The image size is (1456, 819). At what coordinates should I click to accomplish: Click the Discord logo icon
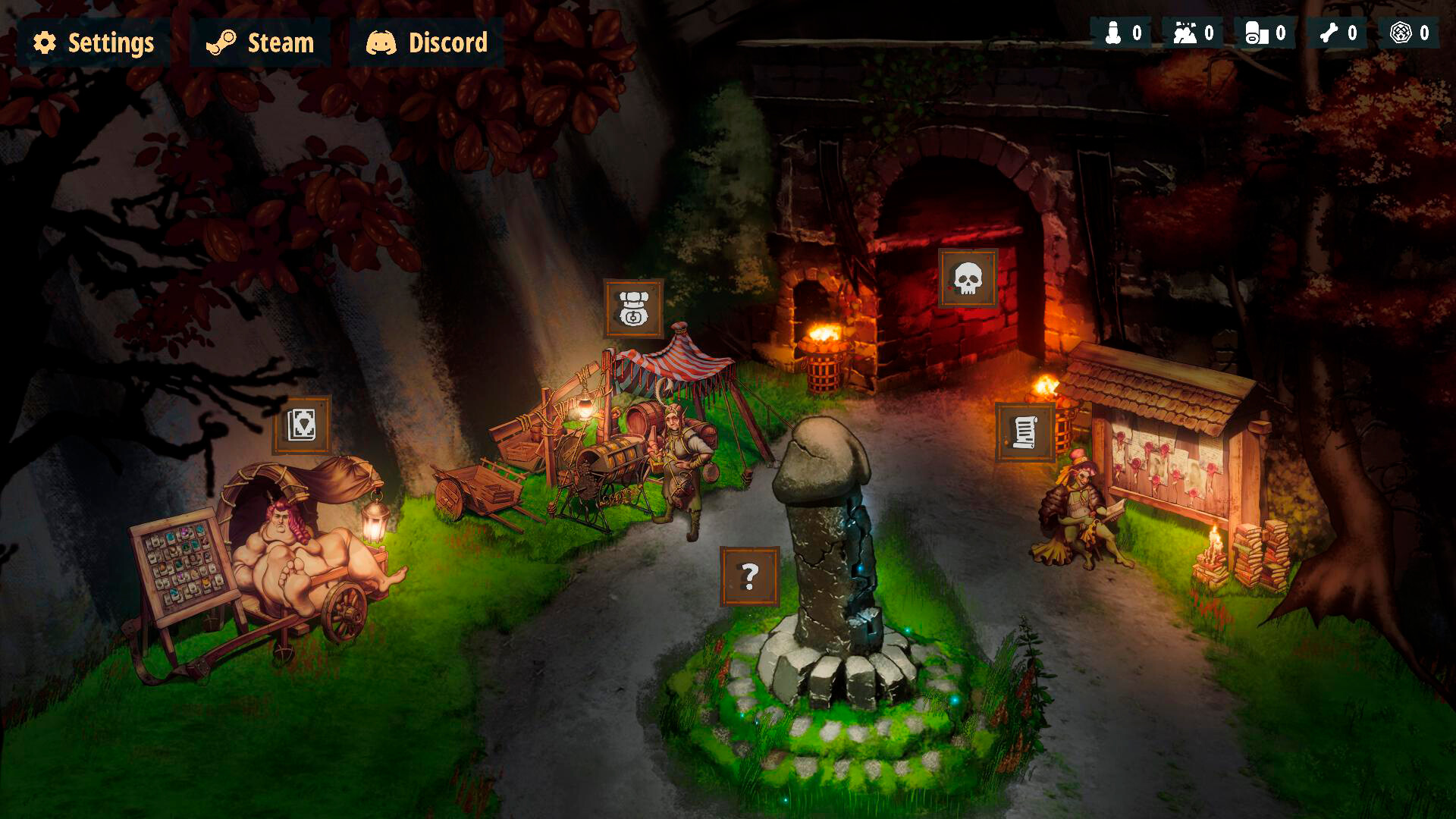(x=381, y=42)
